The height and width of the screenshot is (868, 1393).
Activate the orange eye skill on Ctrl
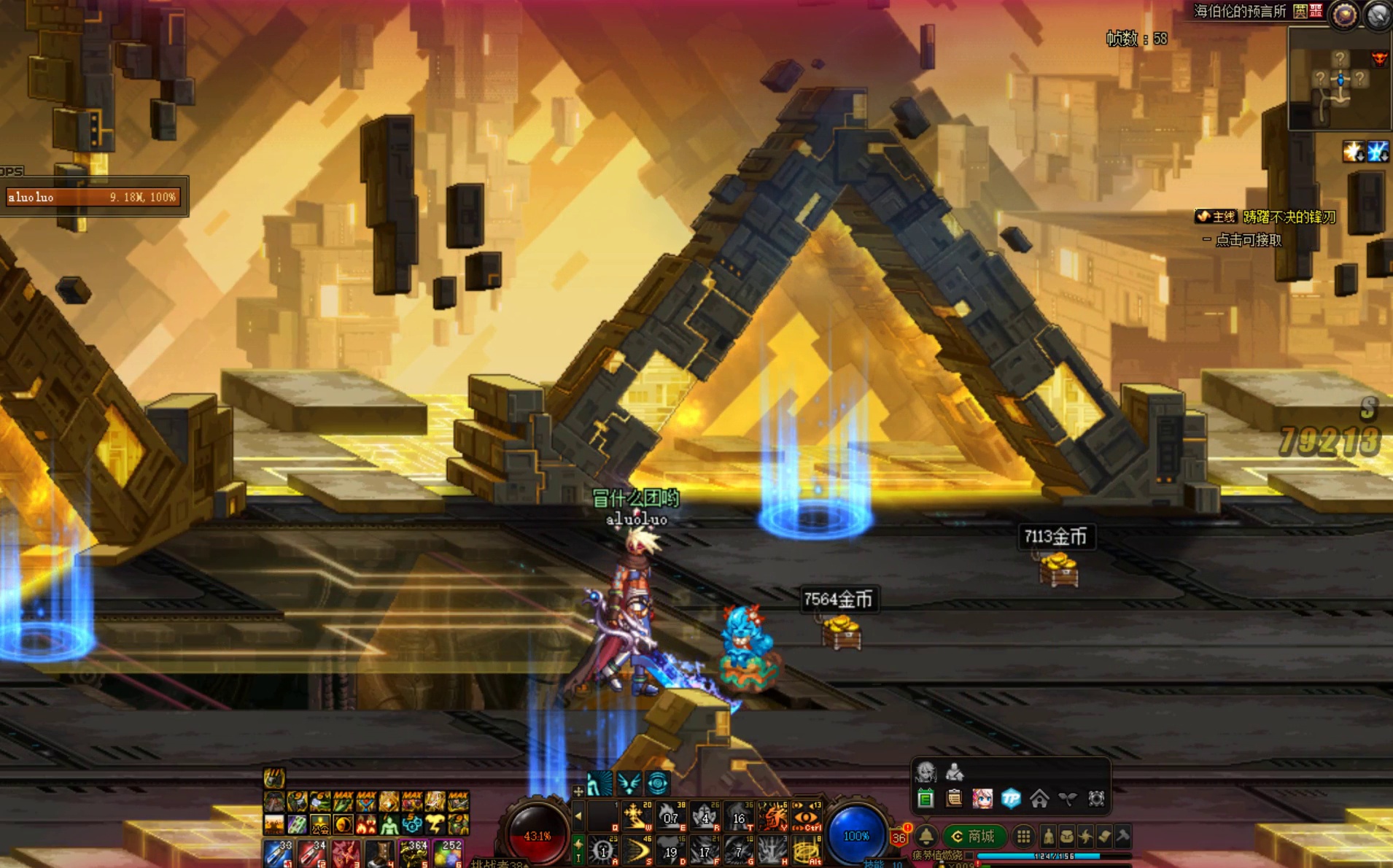click(x=807, y=817)
